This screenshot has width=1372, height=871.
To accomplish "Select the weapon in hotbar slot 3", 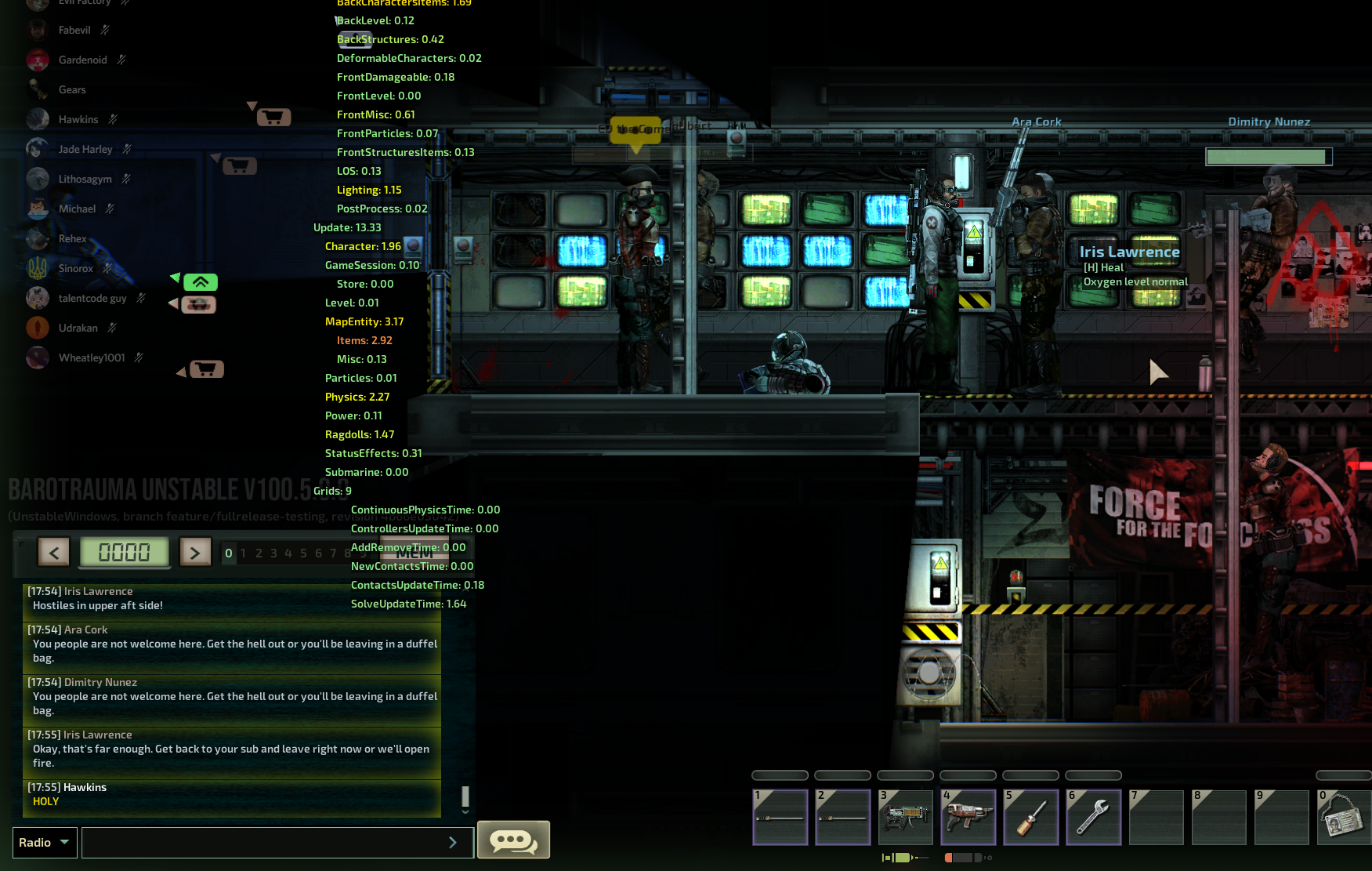I will coord(905,817).
